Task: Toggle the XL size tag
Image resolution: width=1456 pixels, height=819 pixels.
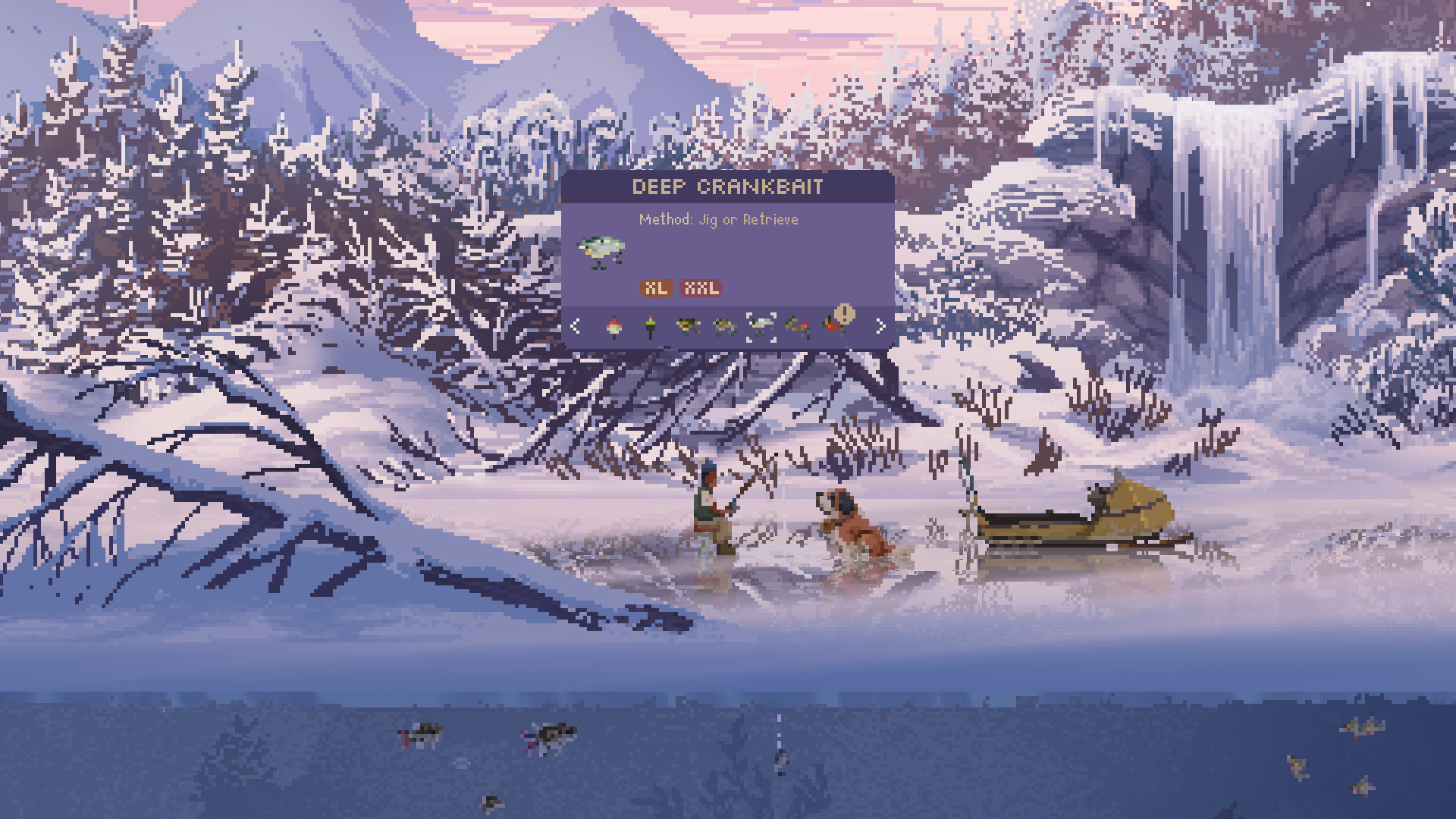Action: (x=657, y=288)
